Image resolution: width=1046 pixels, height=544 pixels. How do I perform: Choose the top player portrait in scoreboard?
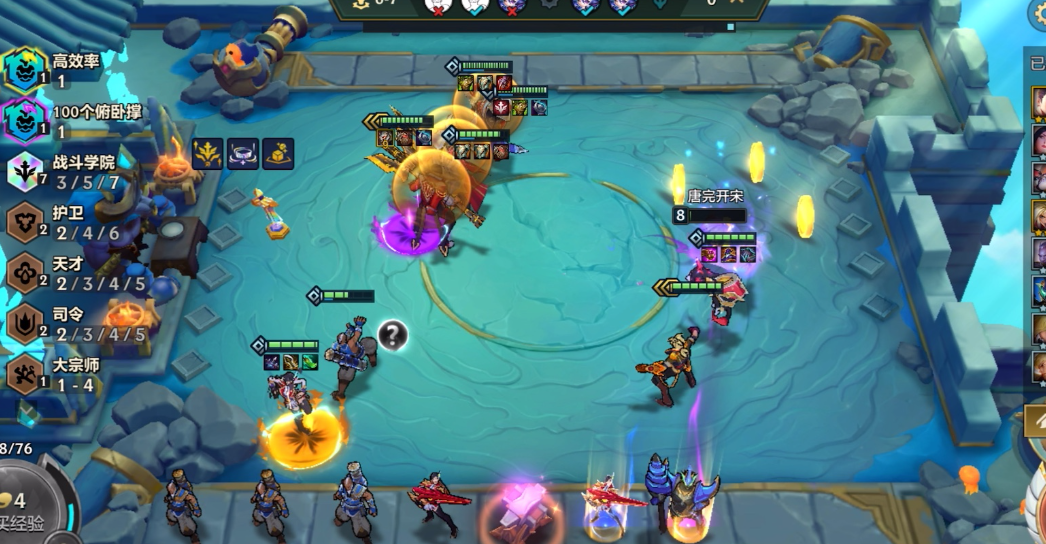click(1038, 103)
